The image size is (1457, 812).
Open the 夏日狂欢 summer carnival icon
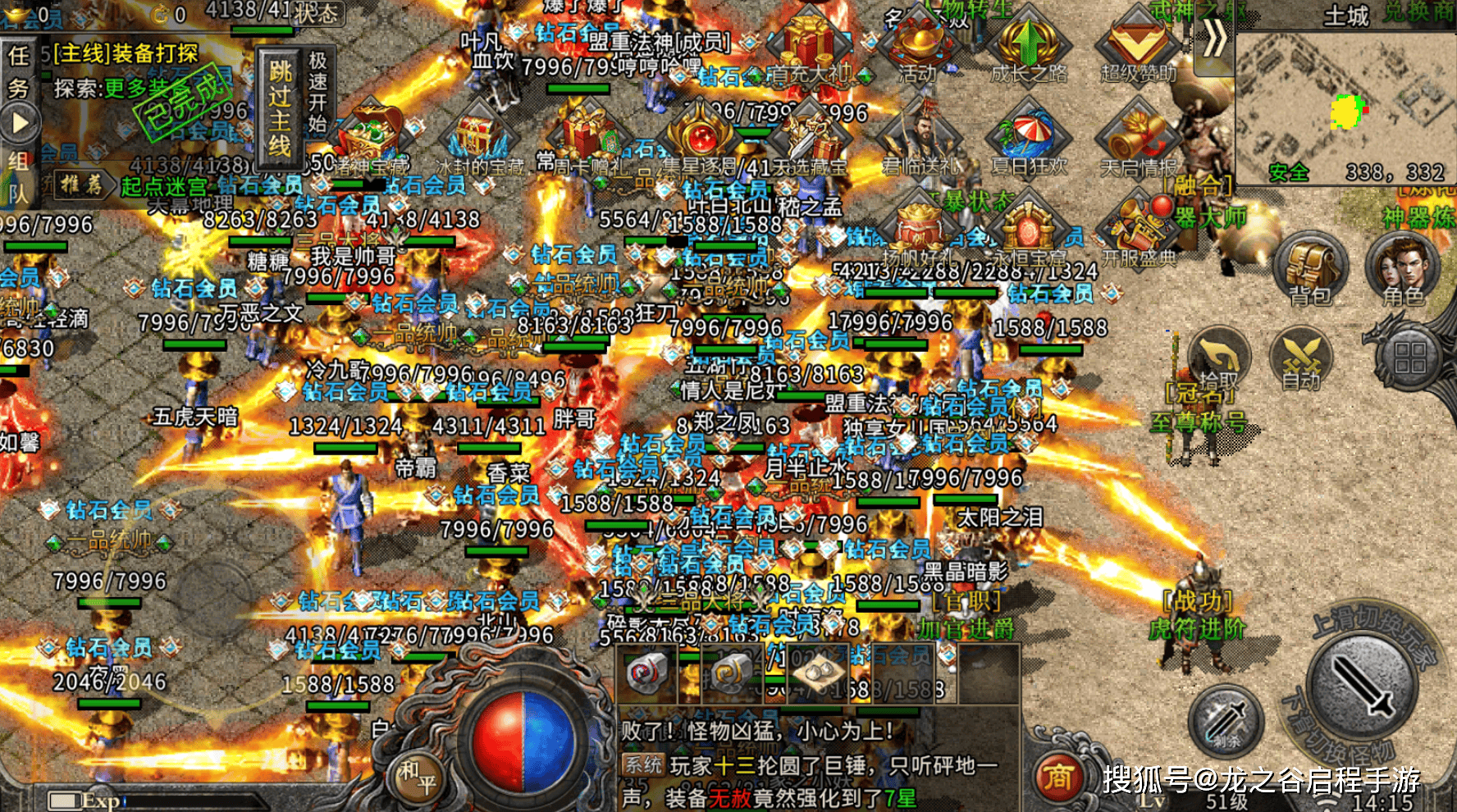[x=1029, y=139]
